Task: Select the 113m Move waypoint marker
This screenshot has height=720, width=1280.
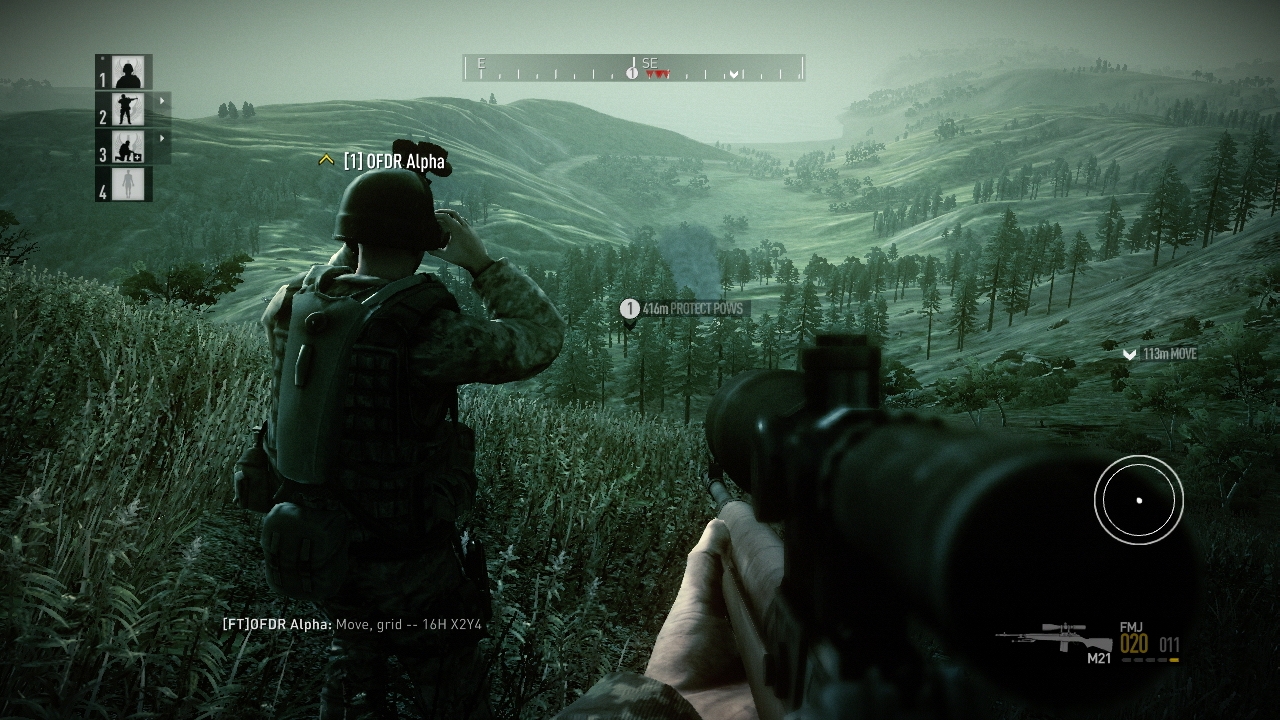Action: [x=1129, y=354]
